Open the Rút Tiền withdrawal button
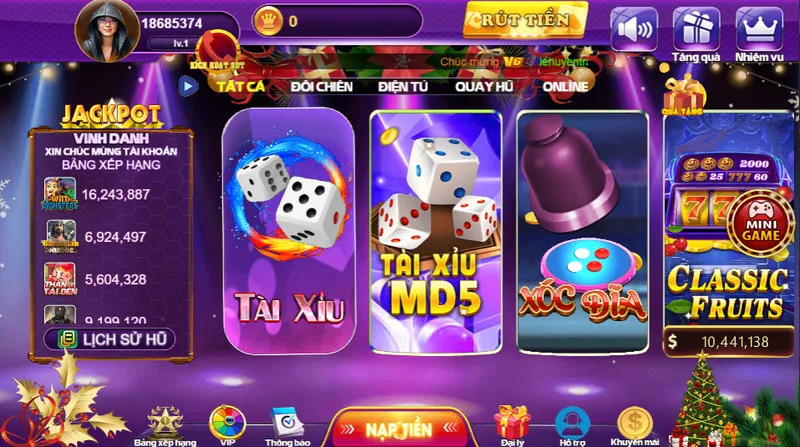The height and width of the screenshot is (447, 800). [x=524, y=19]
